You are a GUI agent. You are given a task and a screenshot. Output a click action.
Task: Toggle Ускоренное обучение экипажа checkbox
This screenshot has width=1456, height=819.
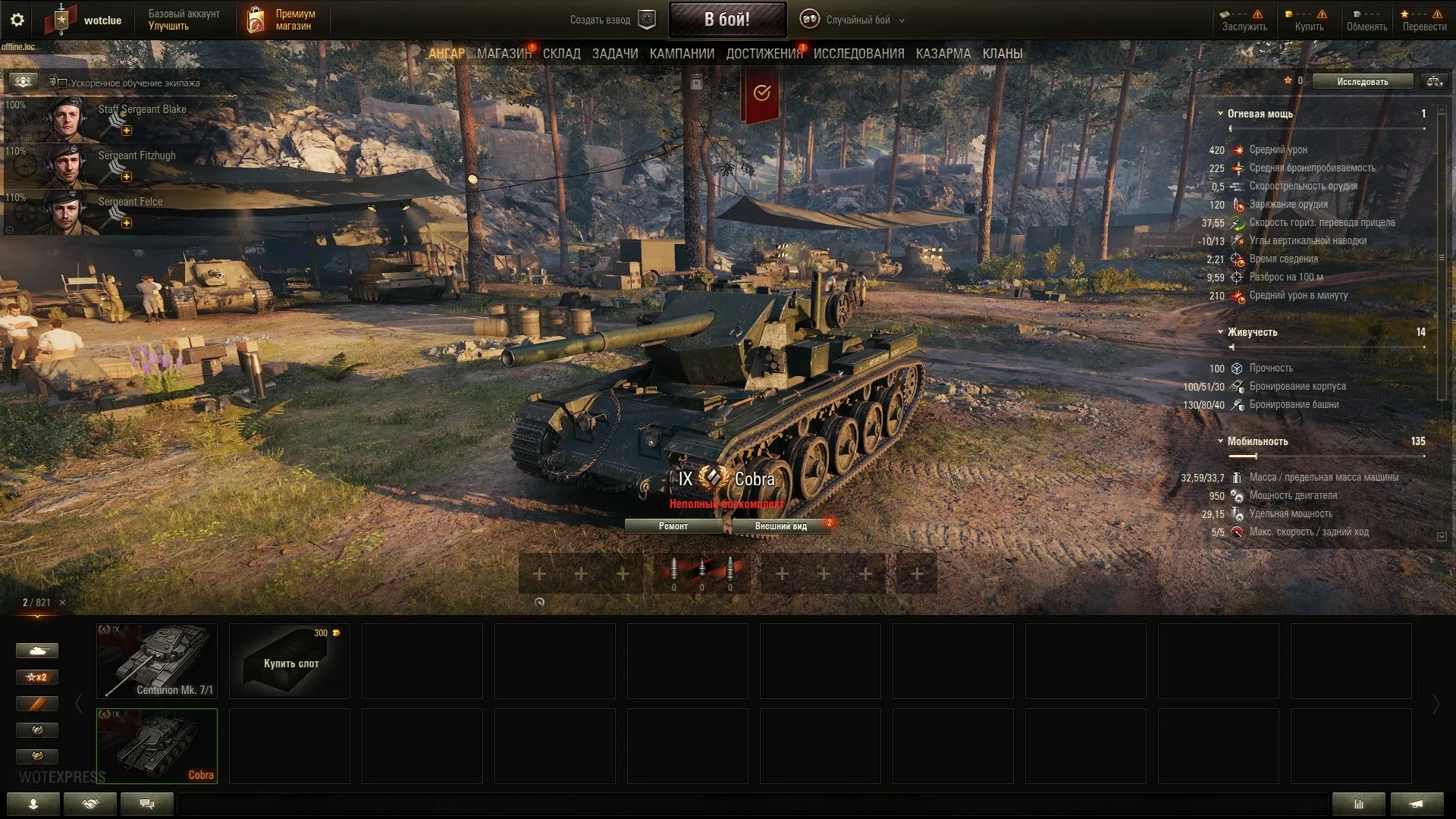(63, 83)
